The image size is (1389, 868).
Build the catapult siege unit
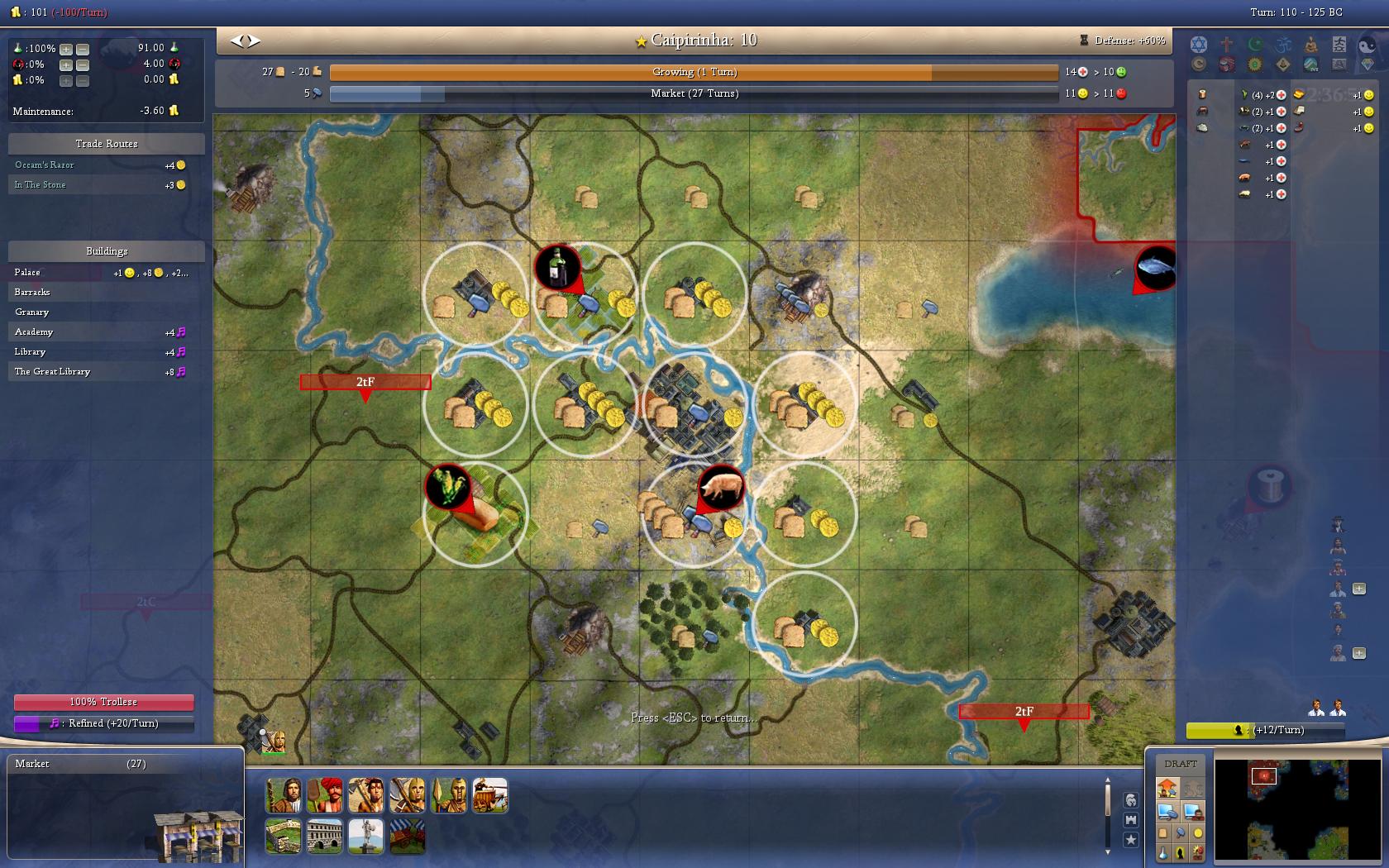(x=490, y=795)
